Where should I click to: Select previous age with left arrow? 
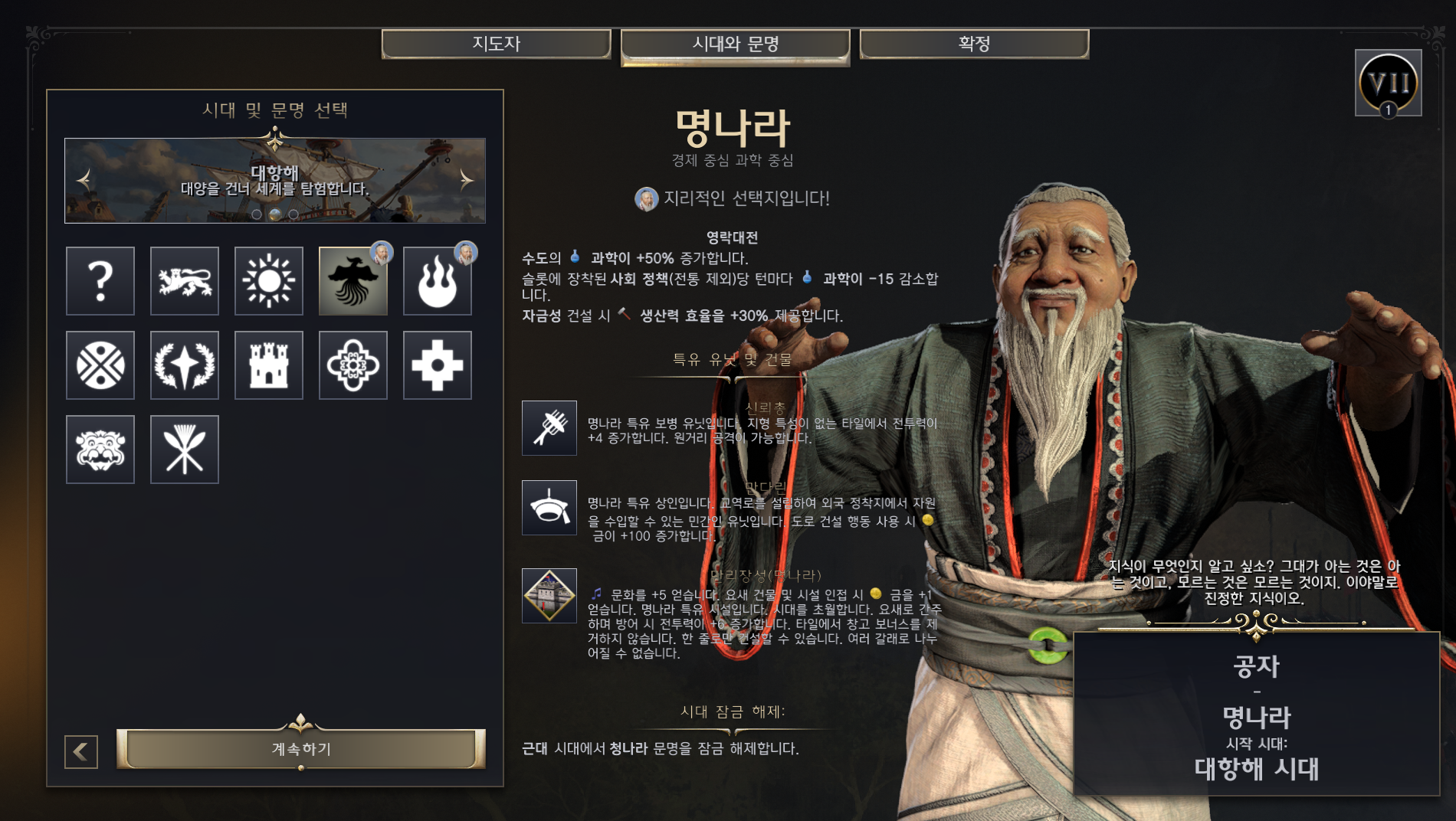(84, 180)
